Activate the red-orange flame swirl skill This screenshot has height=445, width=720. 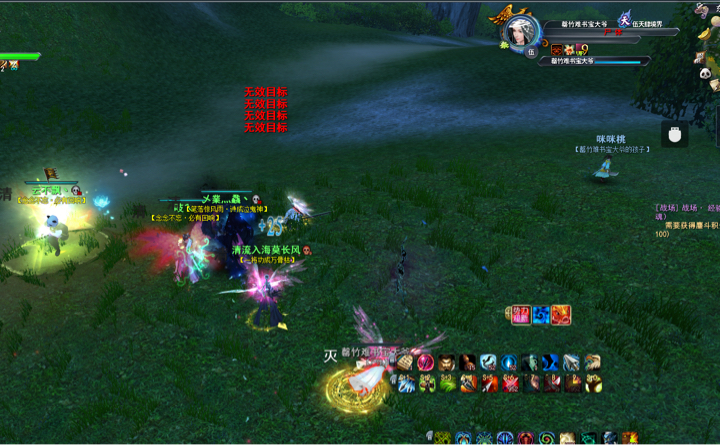[x=561, y=315]
